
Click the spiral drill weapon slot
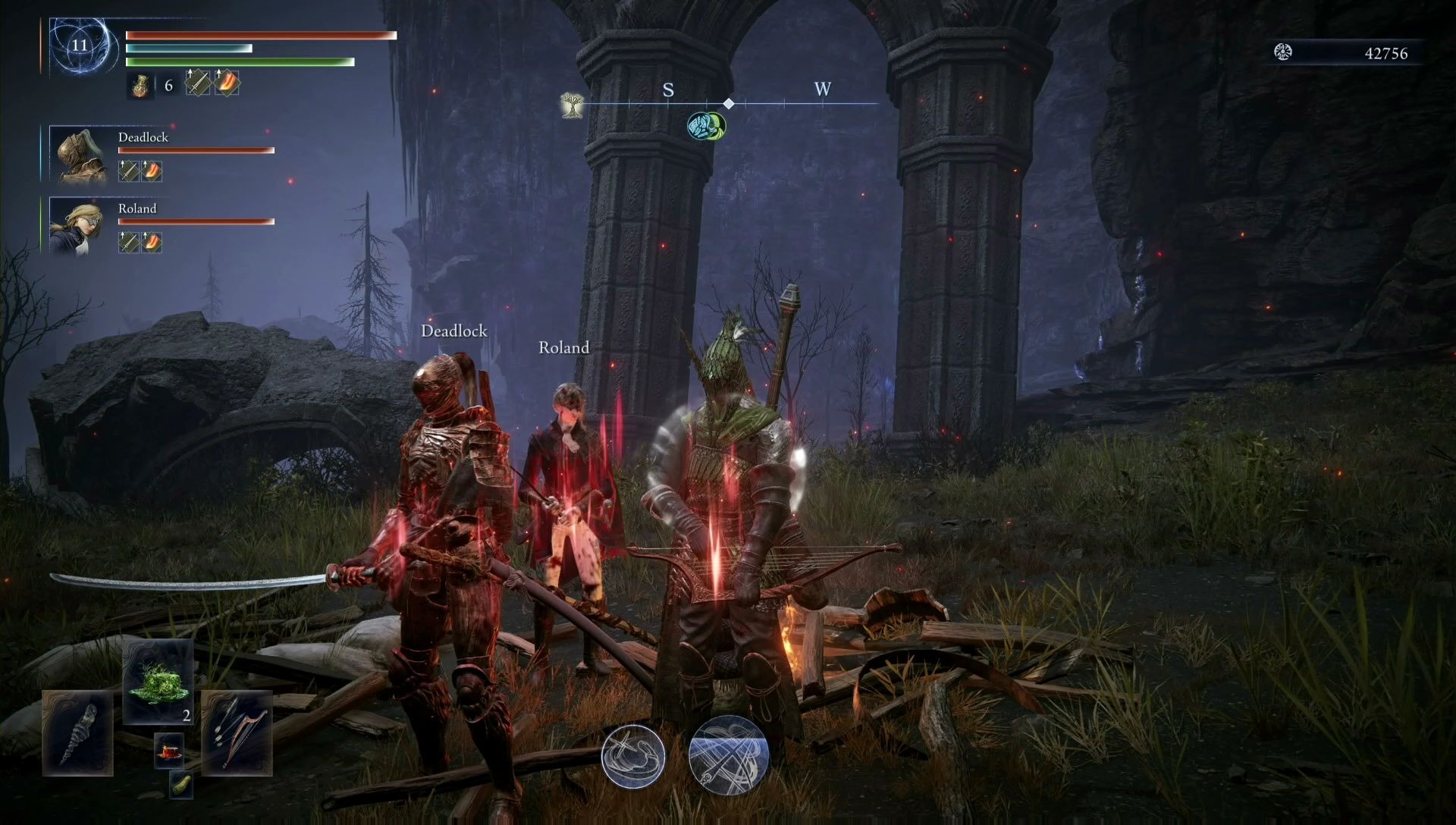point(77,733)
